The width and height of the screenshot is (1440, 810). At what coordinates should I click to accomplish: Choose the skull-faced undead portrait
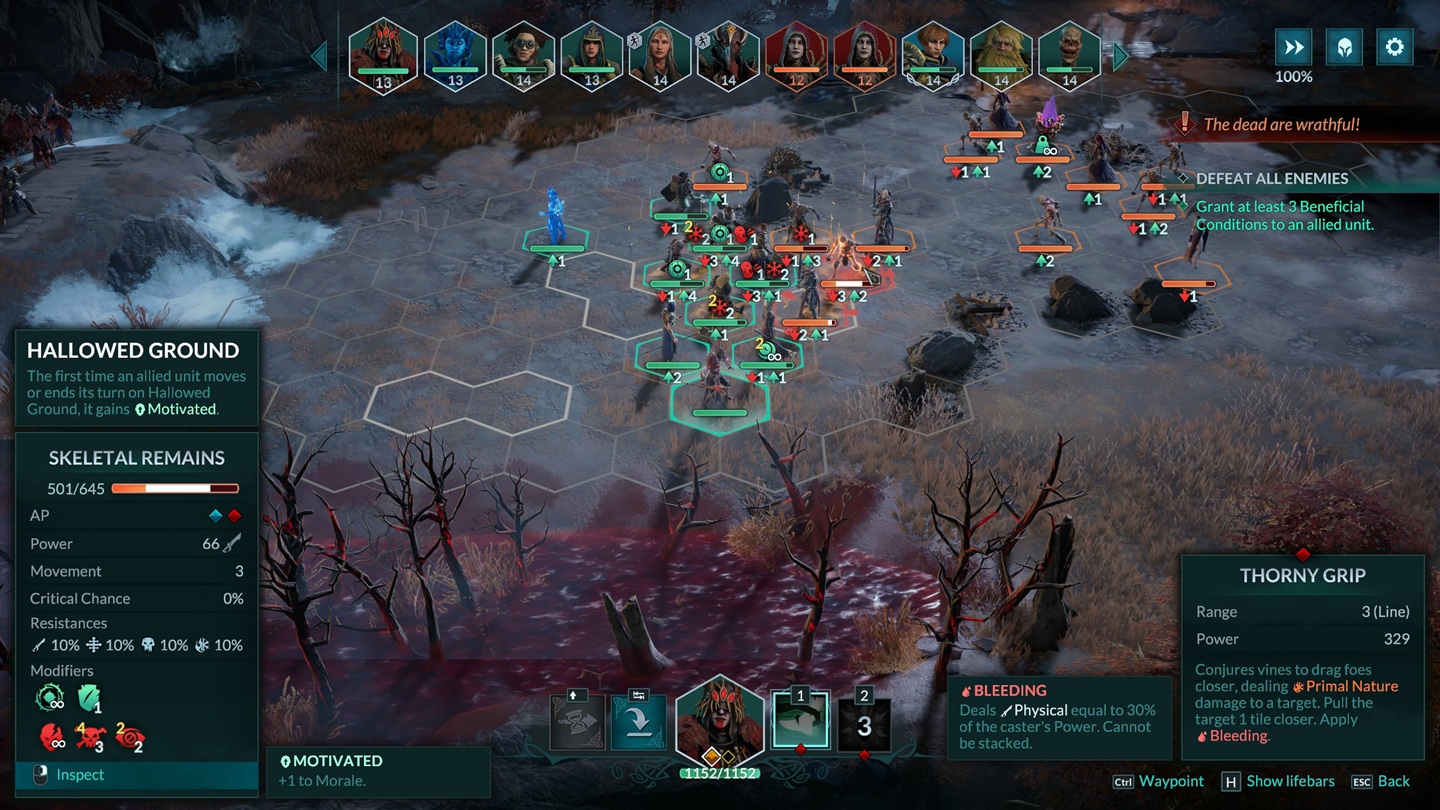(1069, 54)
